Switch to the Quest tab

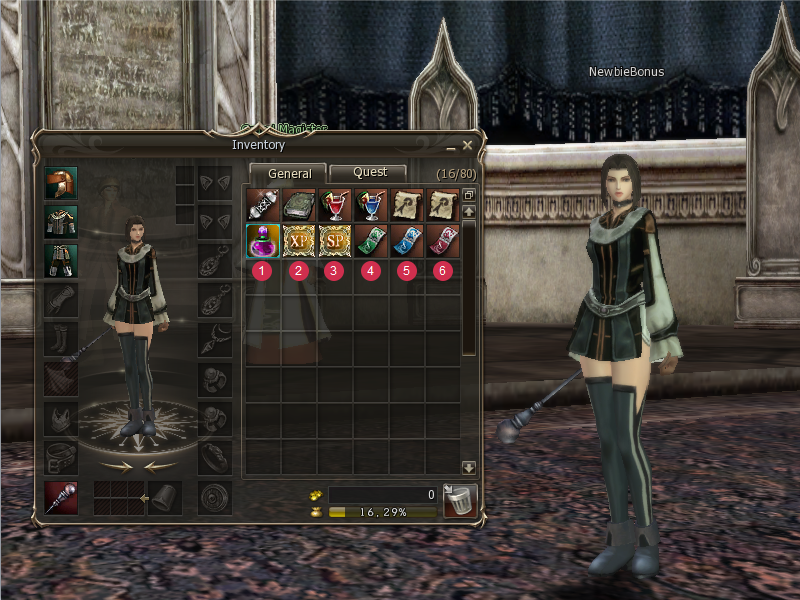point(369,173)
